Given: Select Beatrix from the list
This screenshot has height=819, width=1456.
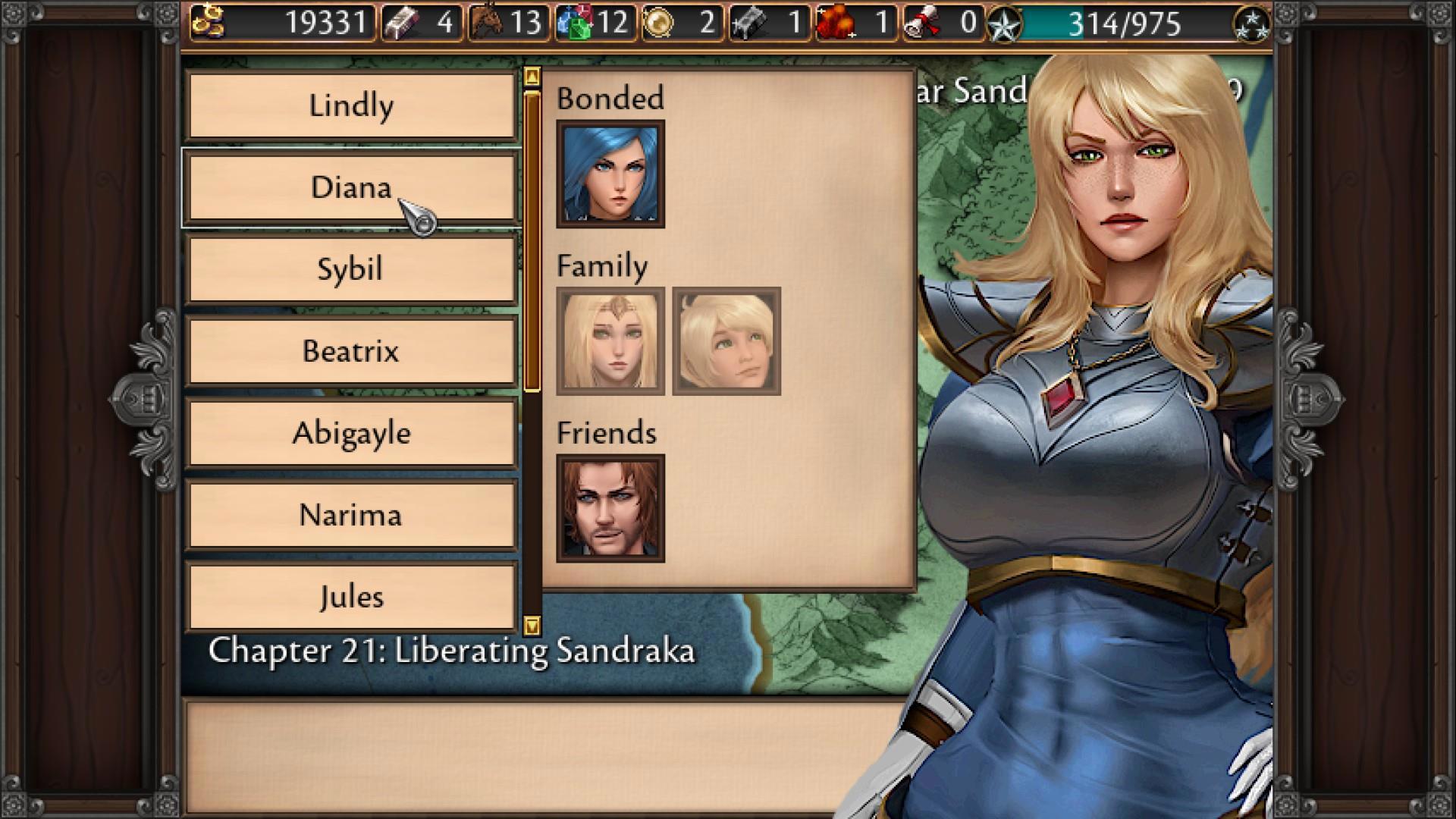Looking at the screenshot, I should 351,351.
